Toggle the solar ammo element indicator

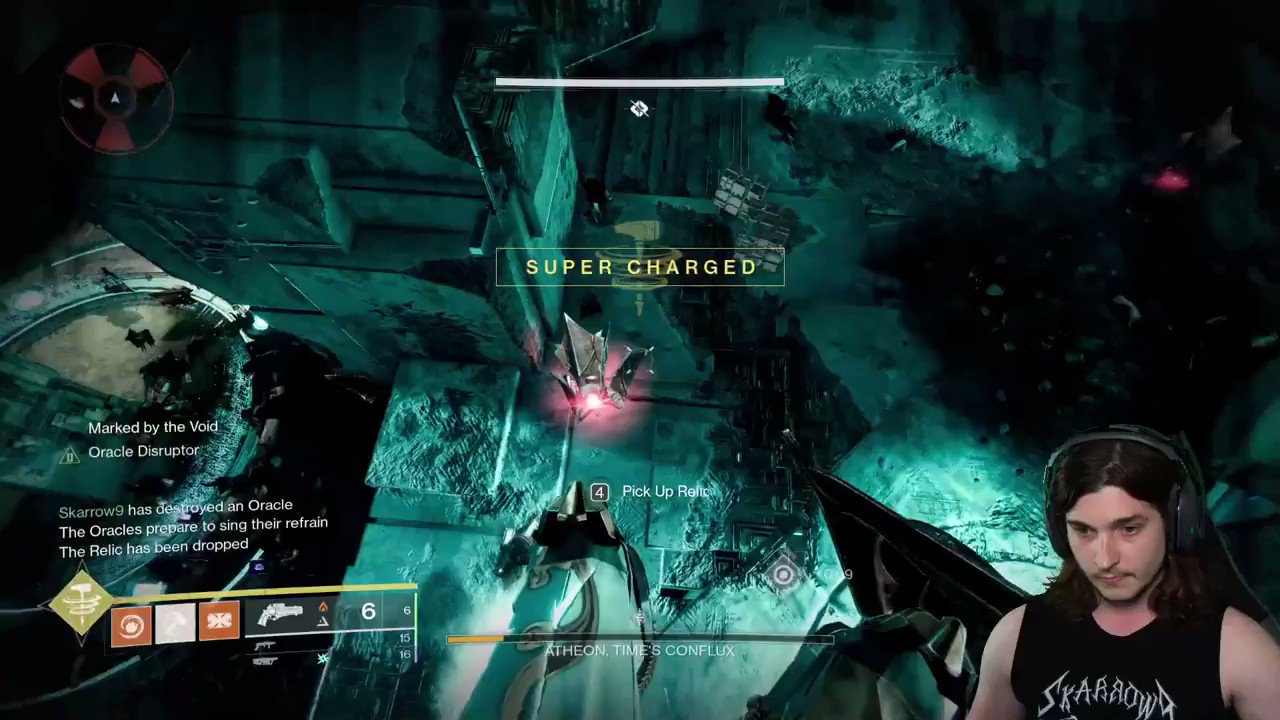pos(322,607)
